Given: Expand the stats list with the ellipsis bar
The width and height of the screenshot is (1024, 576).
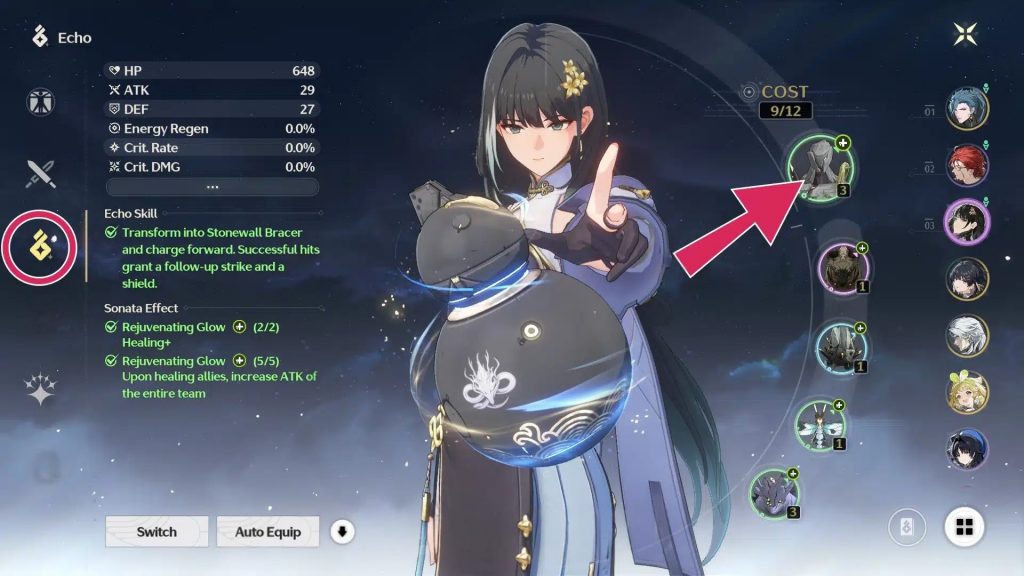Looking at the screenshot, I should coord(212,187).
